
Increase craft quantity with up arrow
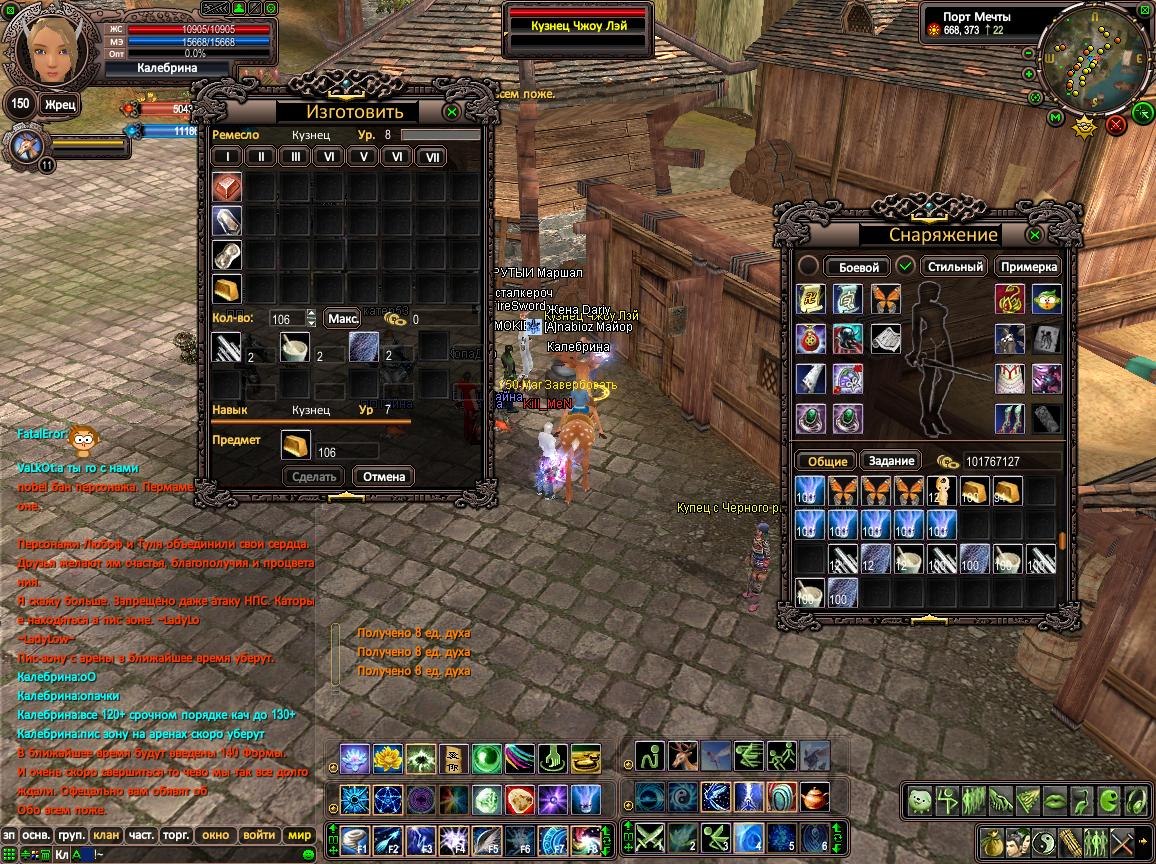pyautogui.click(x=311, y=313)
